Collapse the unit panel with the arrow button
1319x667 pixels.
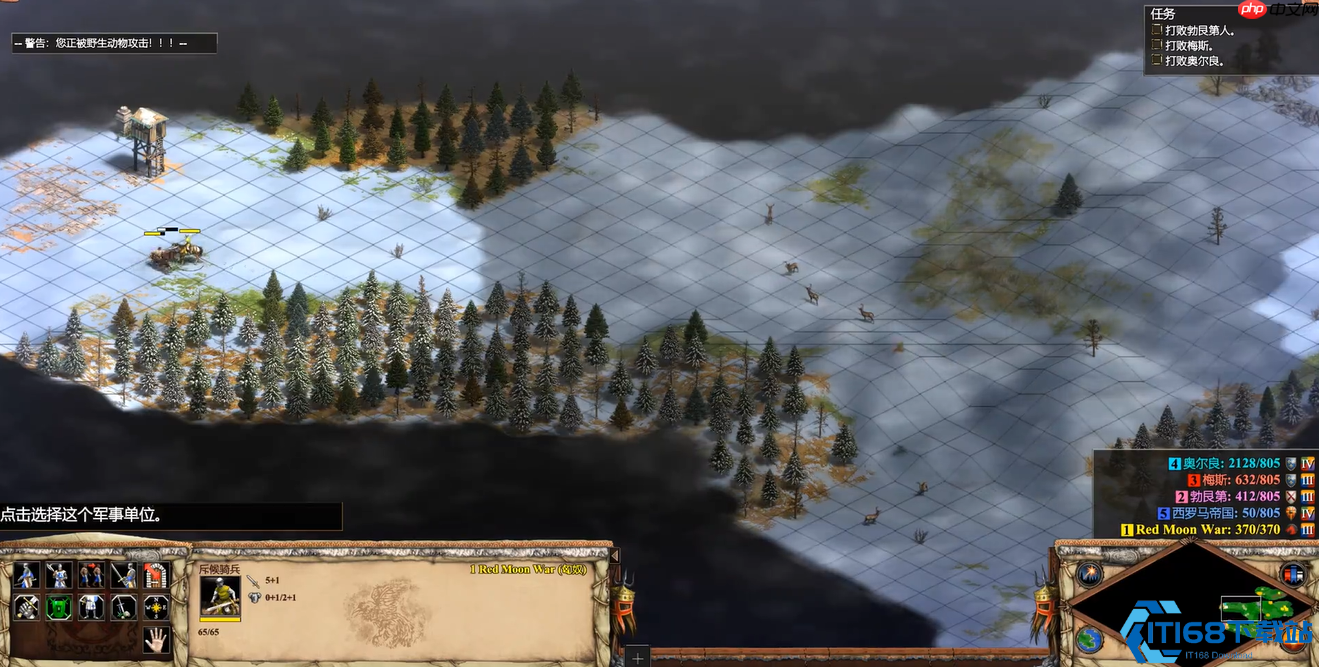pyautogui.click(x=614, y=555)
